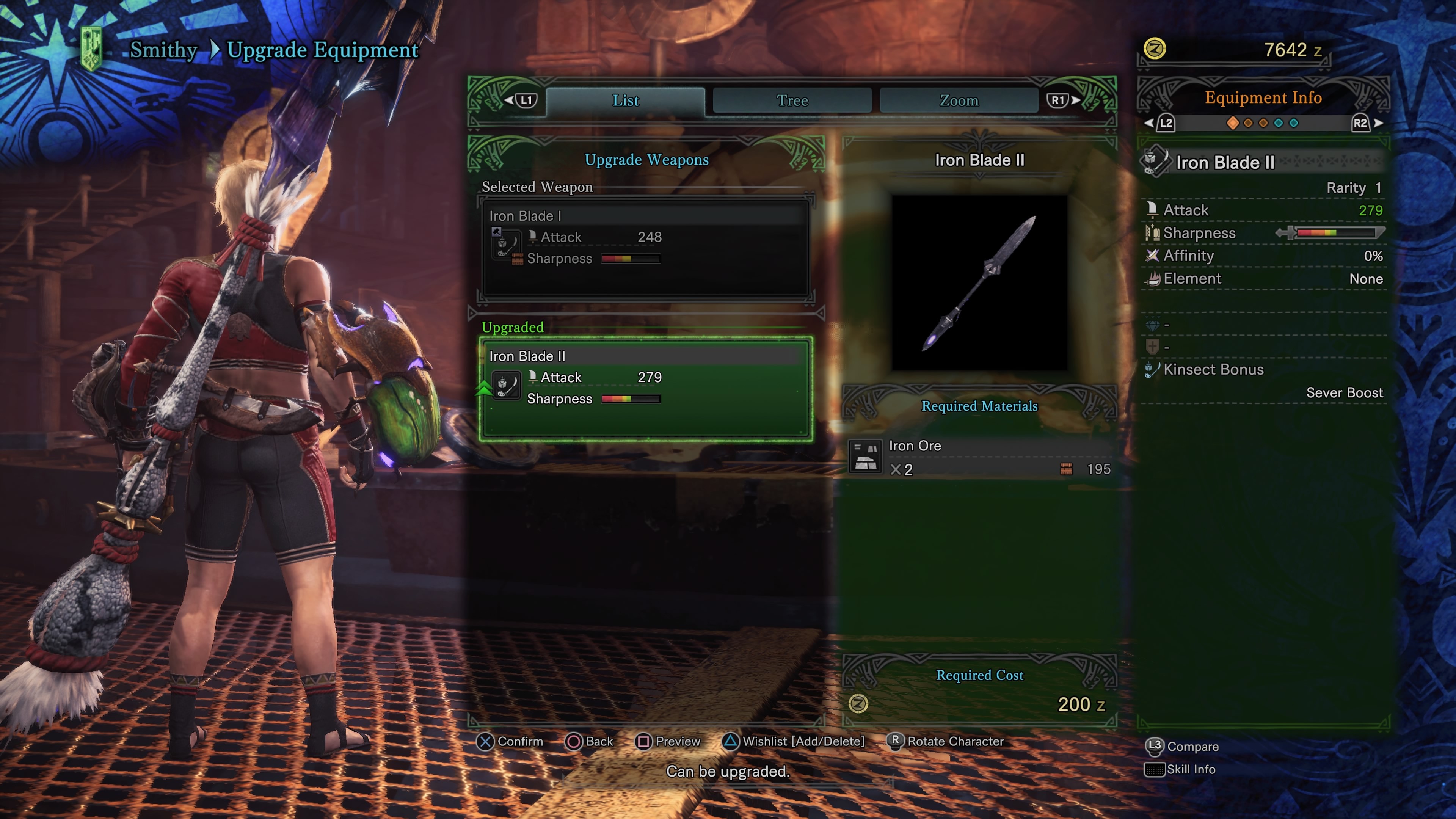Click the Equipment Info panel header

point(1263,98)
